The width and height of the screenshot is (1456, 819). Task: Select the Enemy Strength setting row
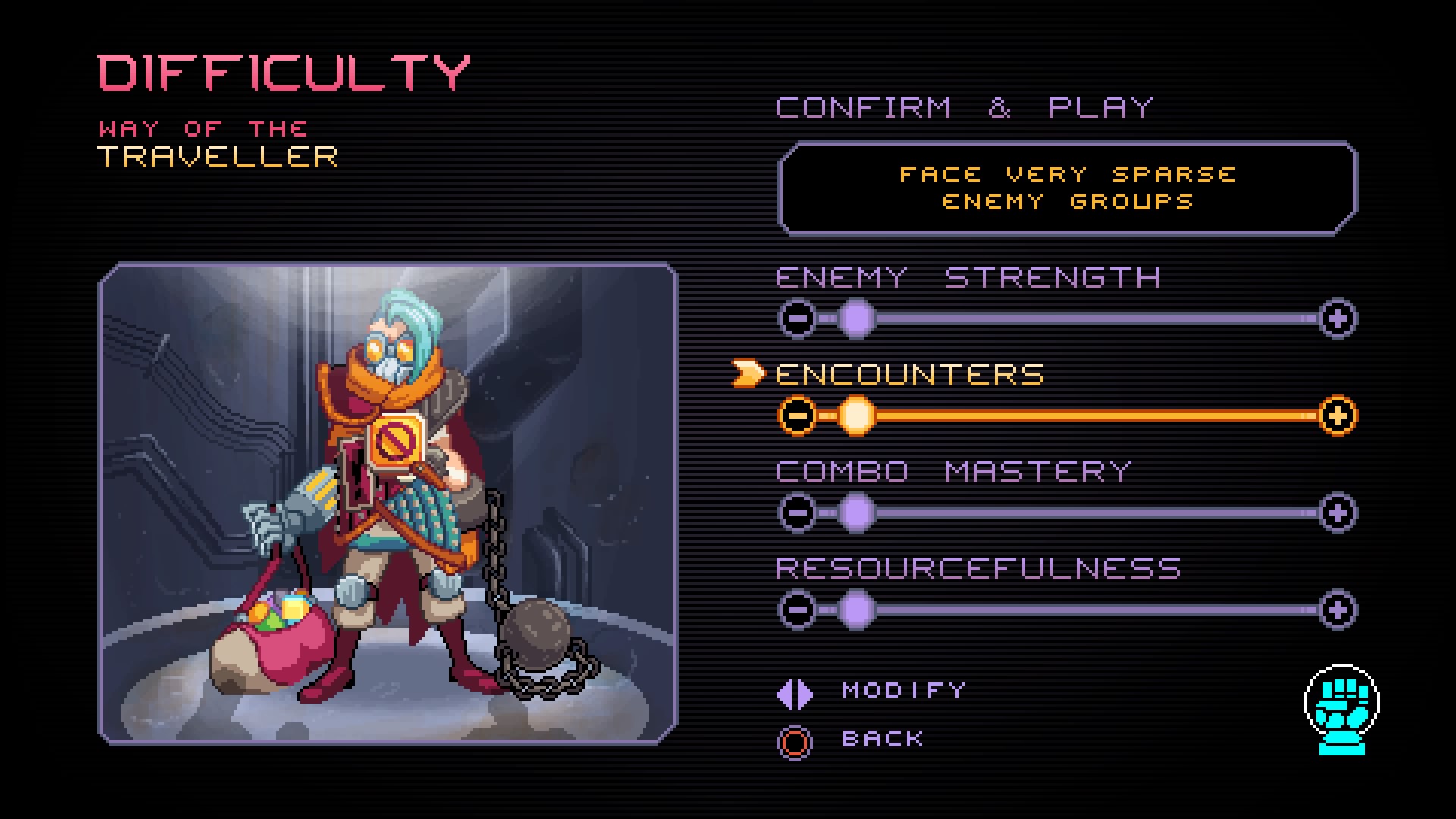pos(965,278)
